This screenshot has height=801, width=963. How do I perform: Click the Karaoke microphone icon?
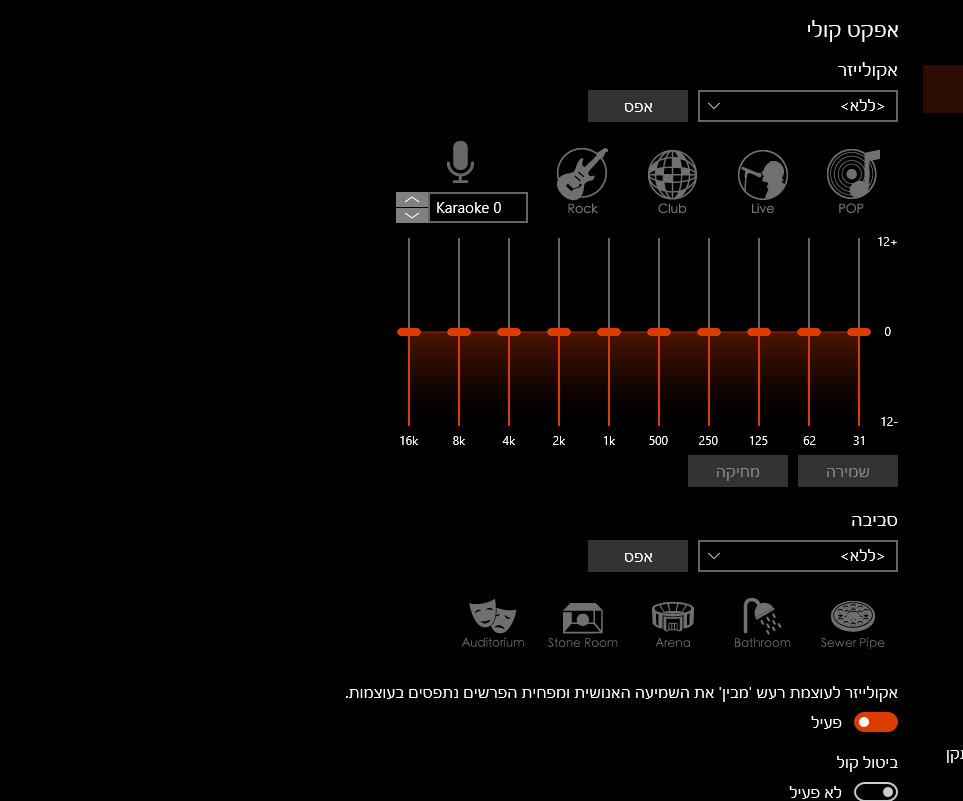(459, 162)
